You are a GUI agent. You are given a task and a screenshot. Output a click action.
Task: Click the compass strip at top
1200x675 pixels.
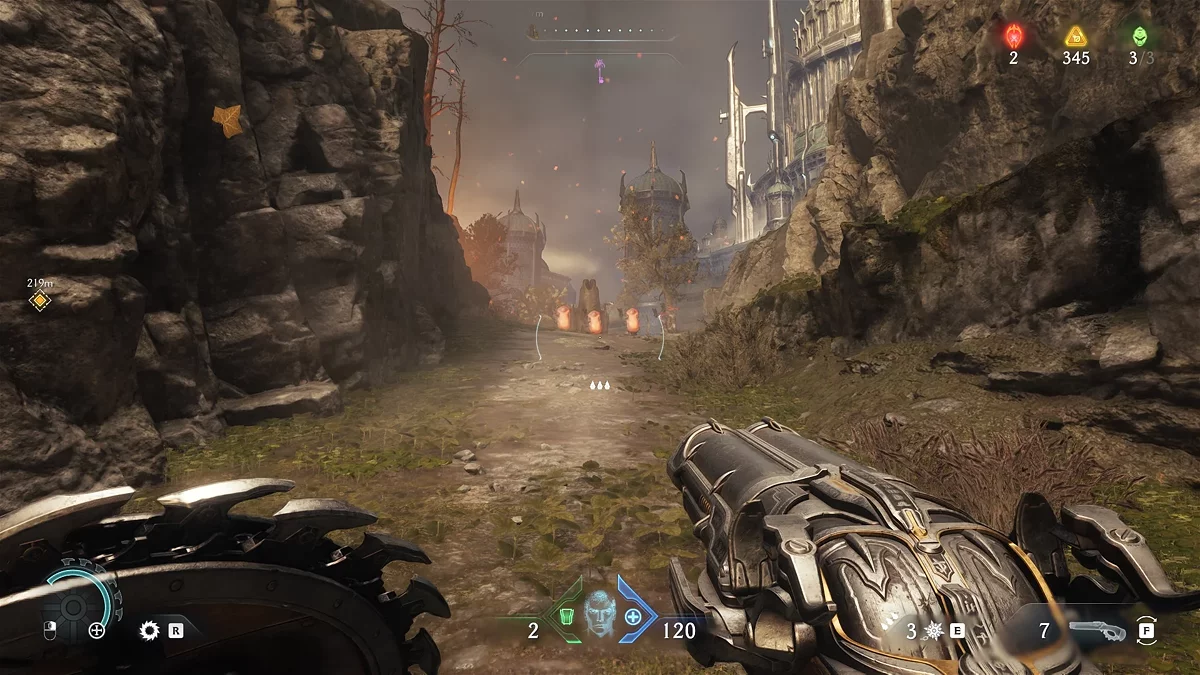pyautogui.click(x=599, y=31)
